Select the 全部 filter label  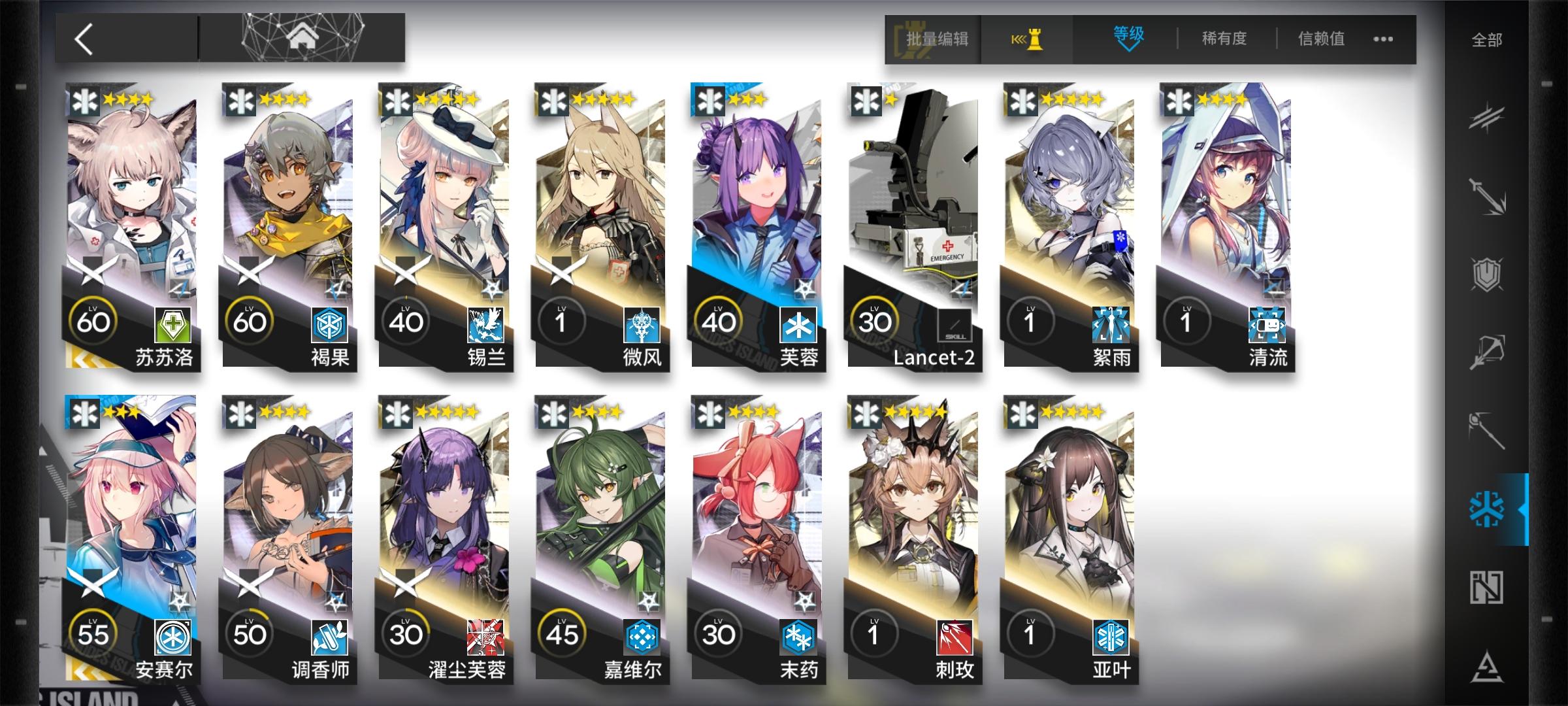[x=1487, y=39]
